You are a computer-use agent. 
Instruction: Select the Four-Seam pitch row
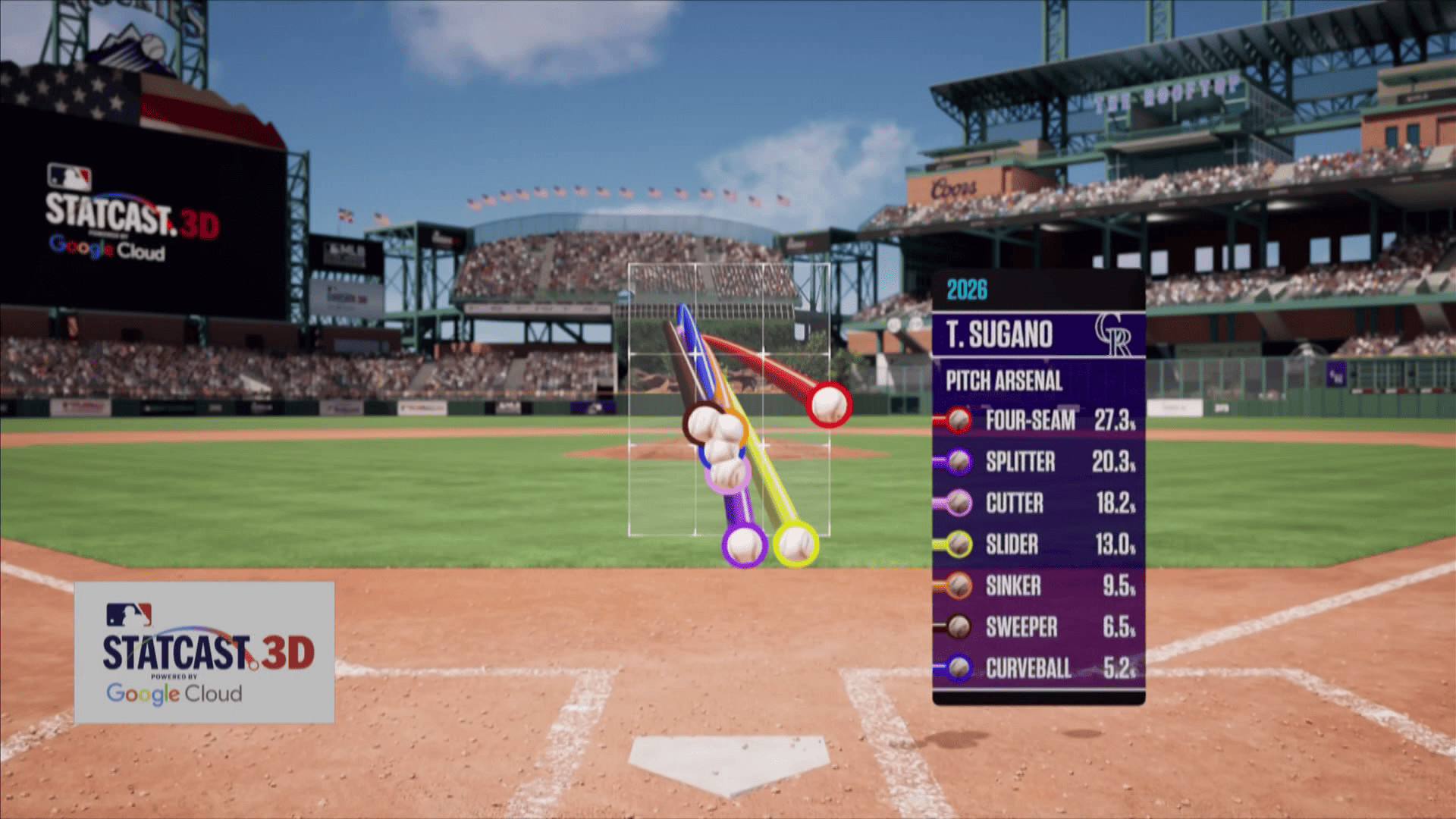coord(1037,420)
